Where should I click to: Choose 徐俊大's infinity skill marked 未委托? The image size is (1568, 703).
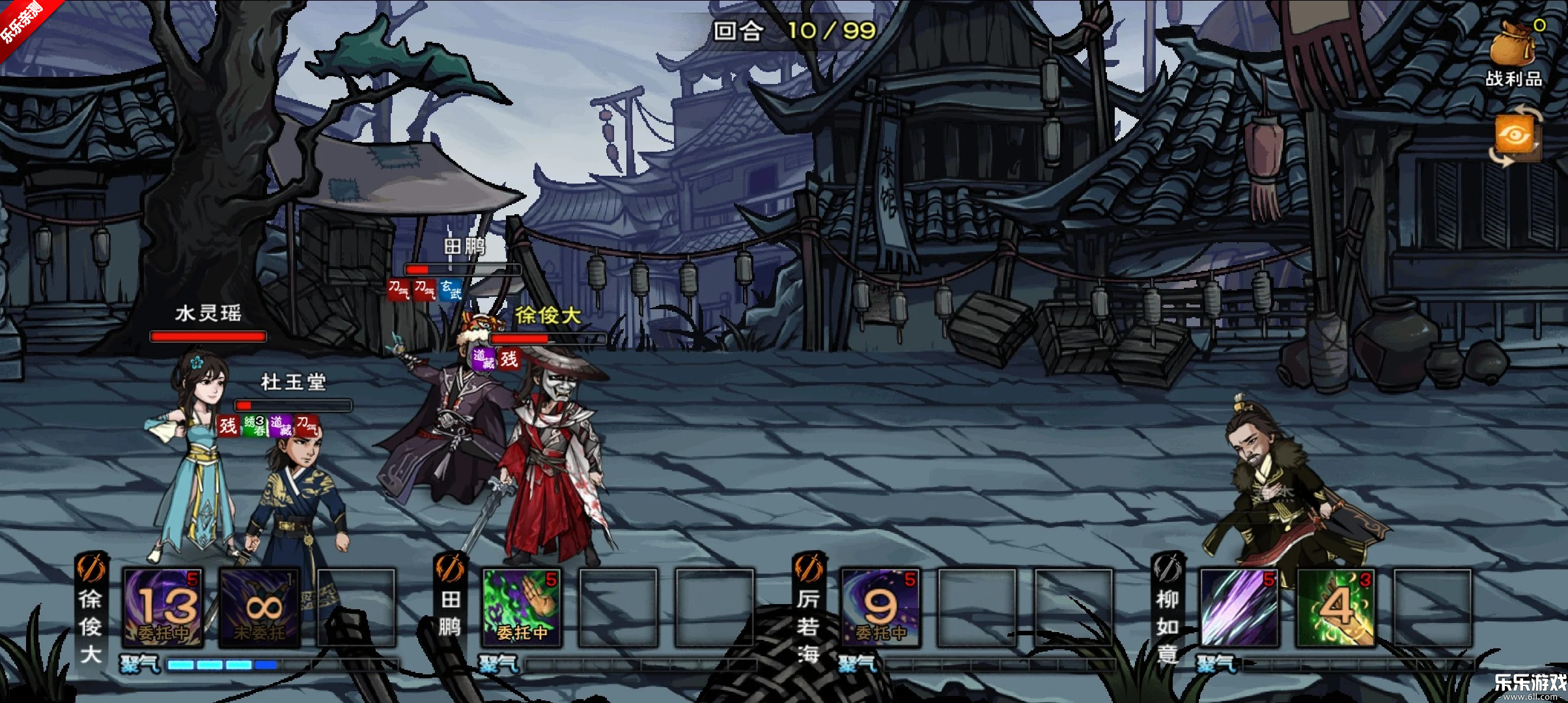260,608
